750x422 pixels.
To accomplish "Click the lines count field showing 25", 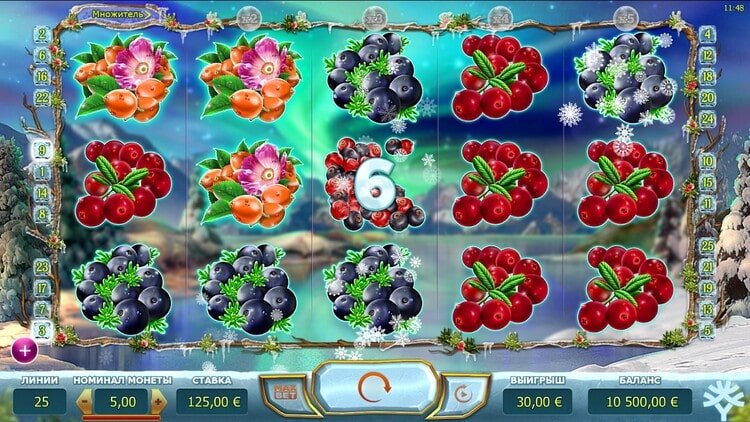I will 39,402.
